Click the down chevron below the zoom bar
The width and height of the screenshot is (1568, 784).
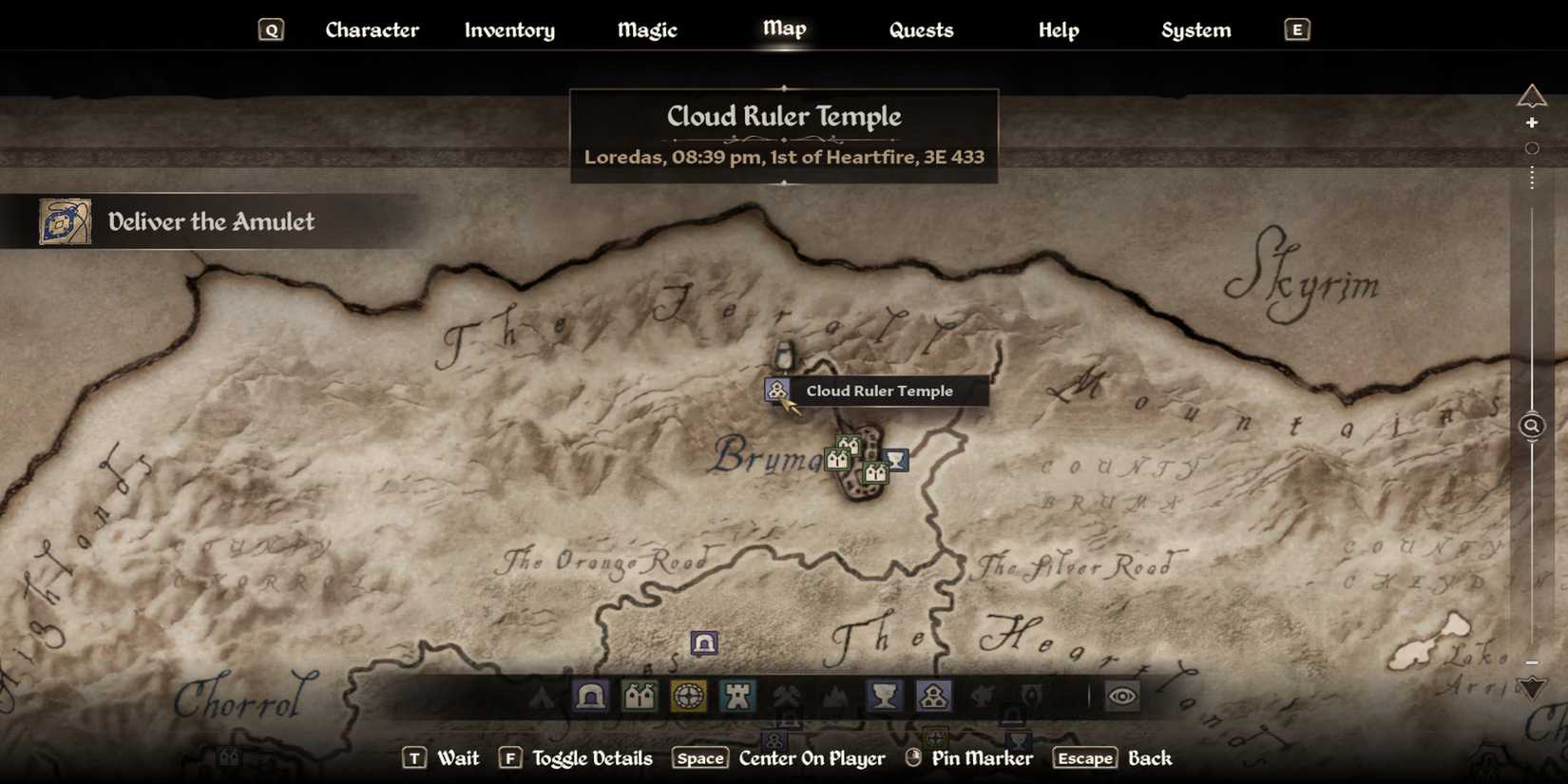(x=1530, y=684)
